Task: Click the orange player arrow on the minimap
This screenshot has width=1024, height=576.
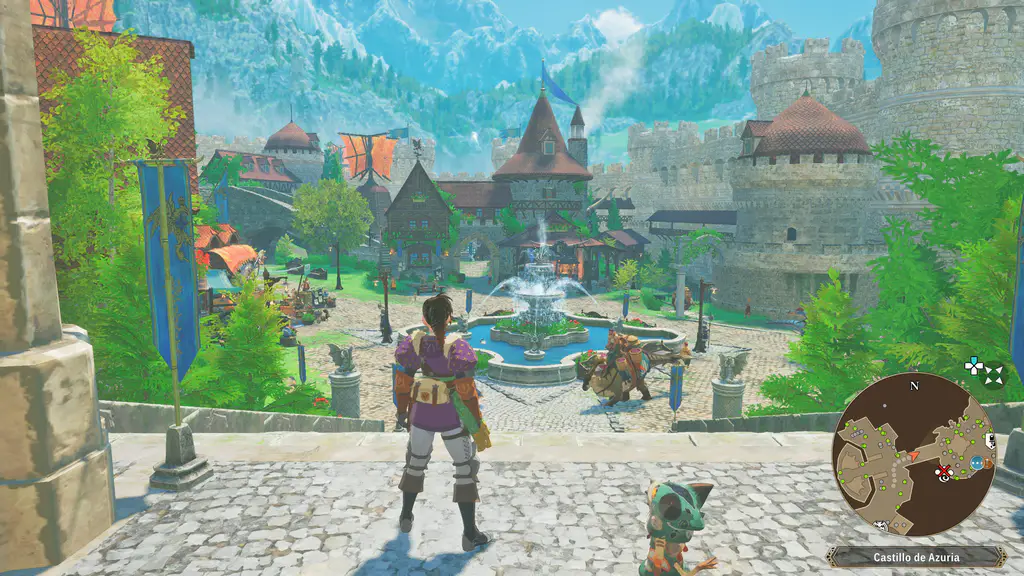Action: point(912,457)
